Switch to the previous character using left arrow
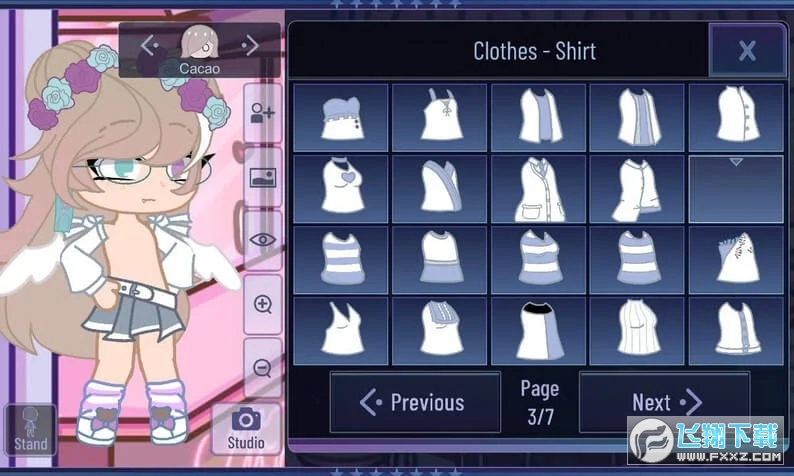This screenshot has height=476, width=794. click(x=148, y=45)
